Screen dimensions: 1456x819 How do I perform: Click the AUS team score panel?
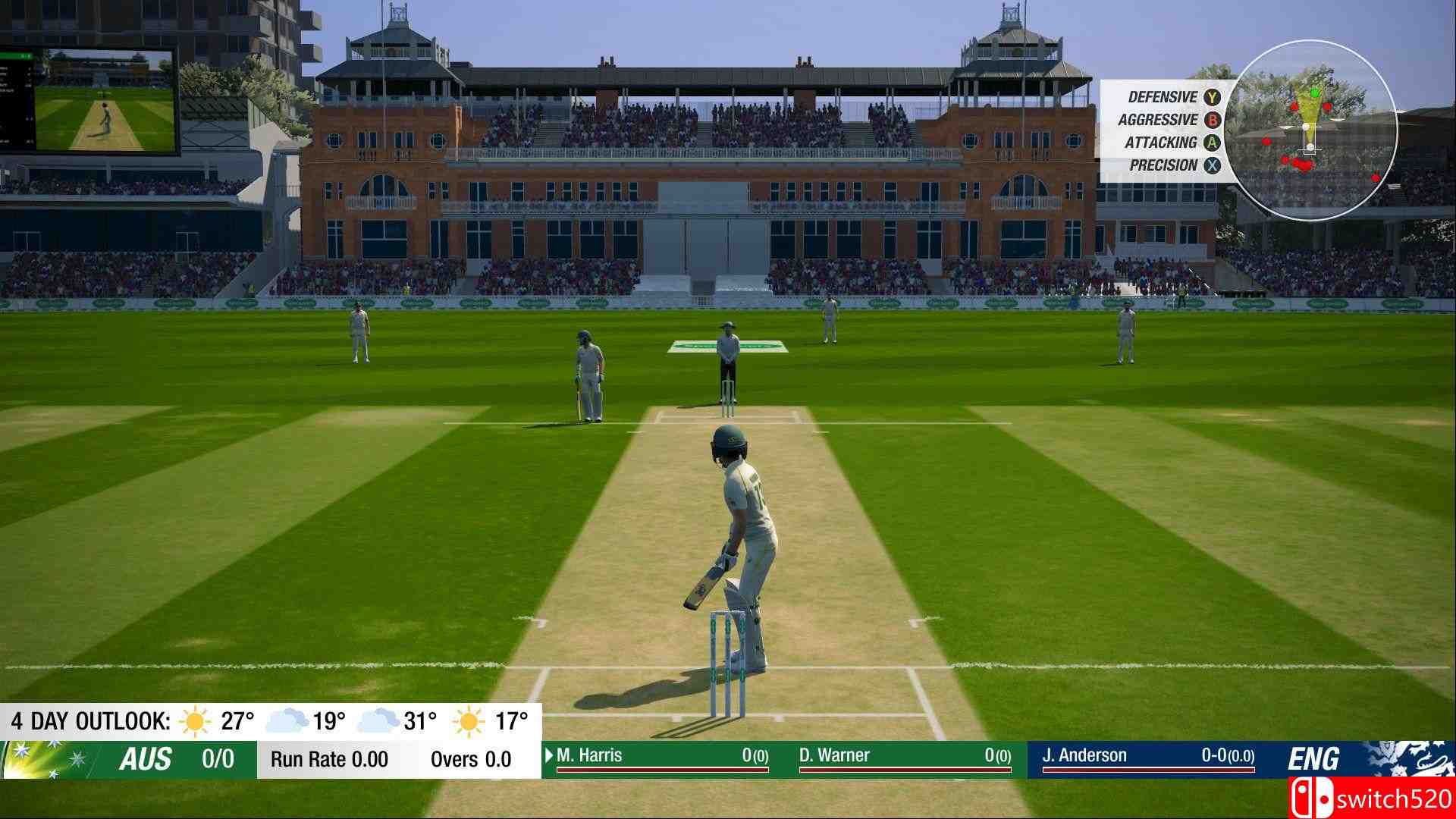tap(129, 759)
